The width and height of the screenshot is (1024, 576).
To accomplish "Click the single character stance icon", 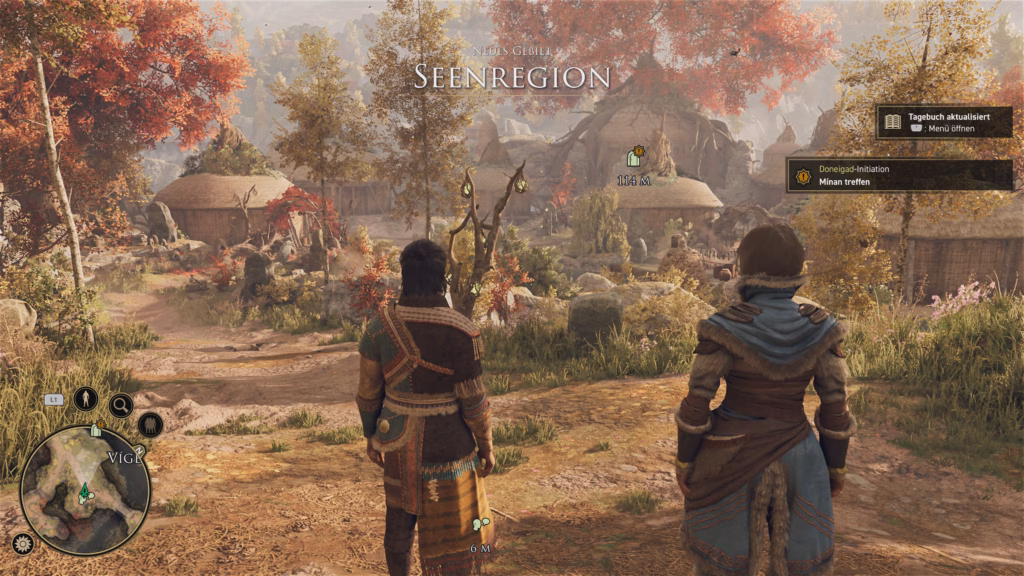I will [x=86, y=399].
